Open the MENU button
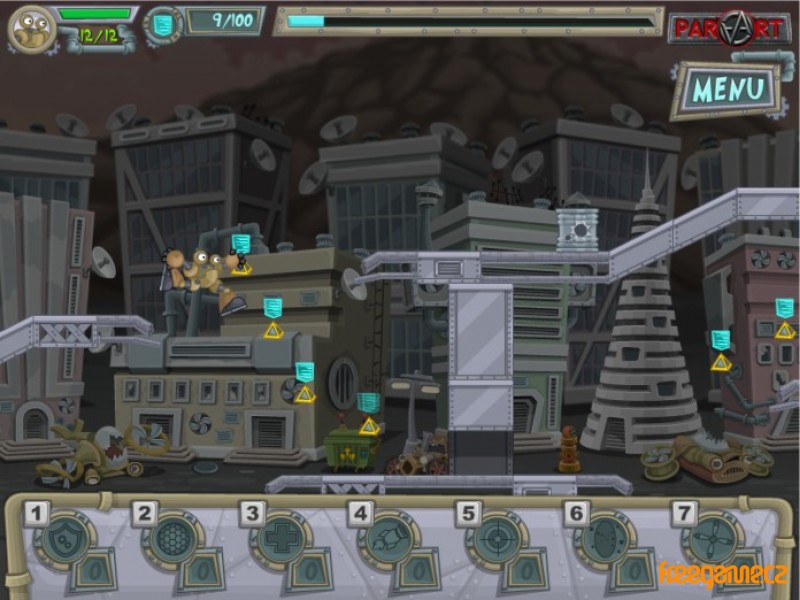800x600 pixels. (x=728, y=89)
